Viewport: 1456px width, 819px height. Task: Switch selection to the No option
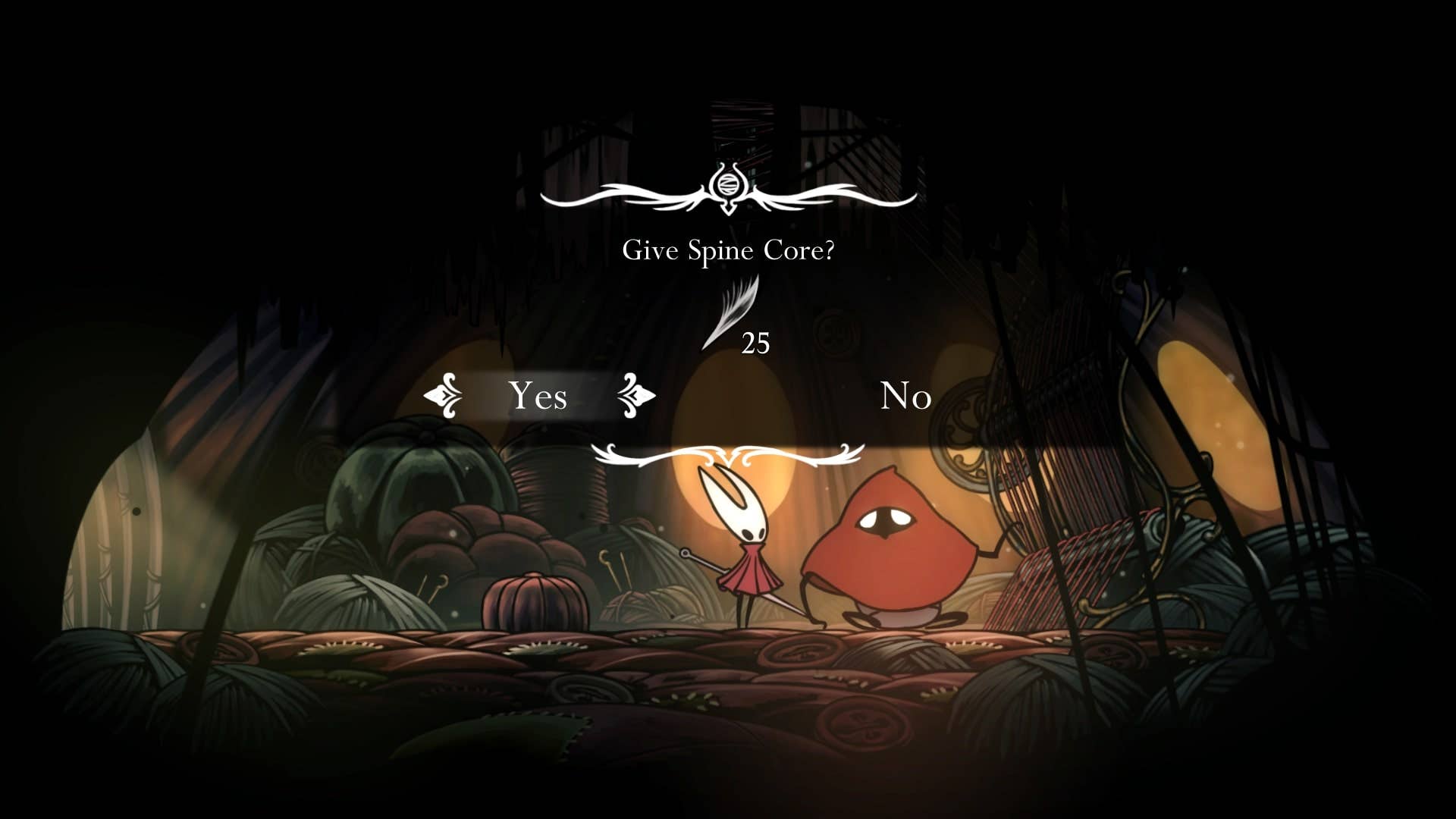907,395
